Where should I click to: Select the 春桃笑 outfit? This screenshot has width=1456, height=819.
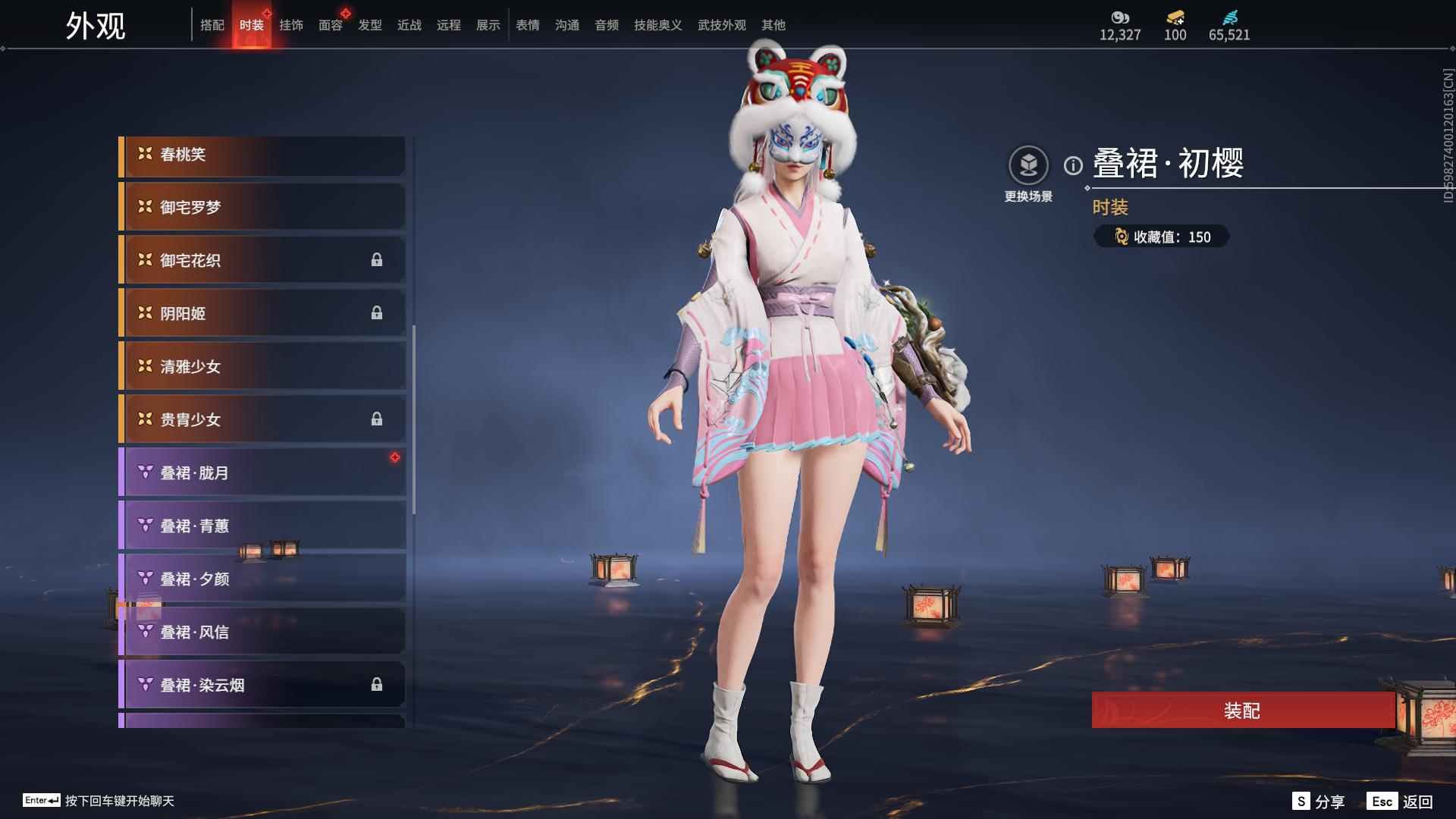click(262, 155)
